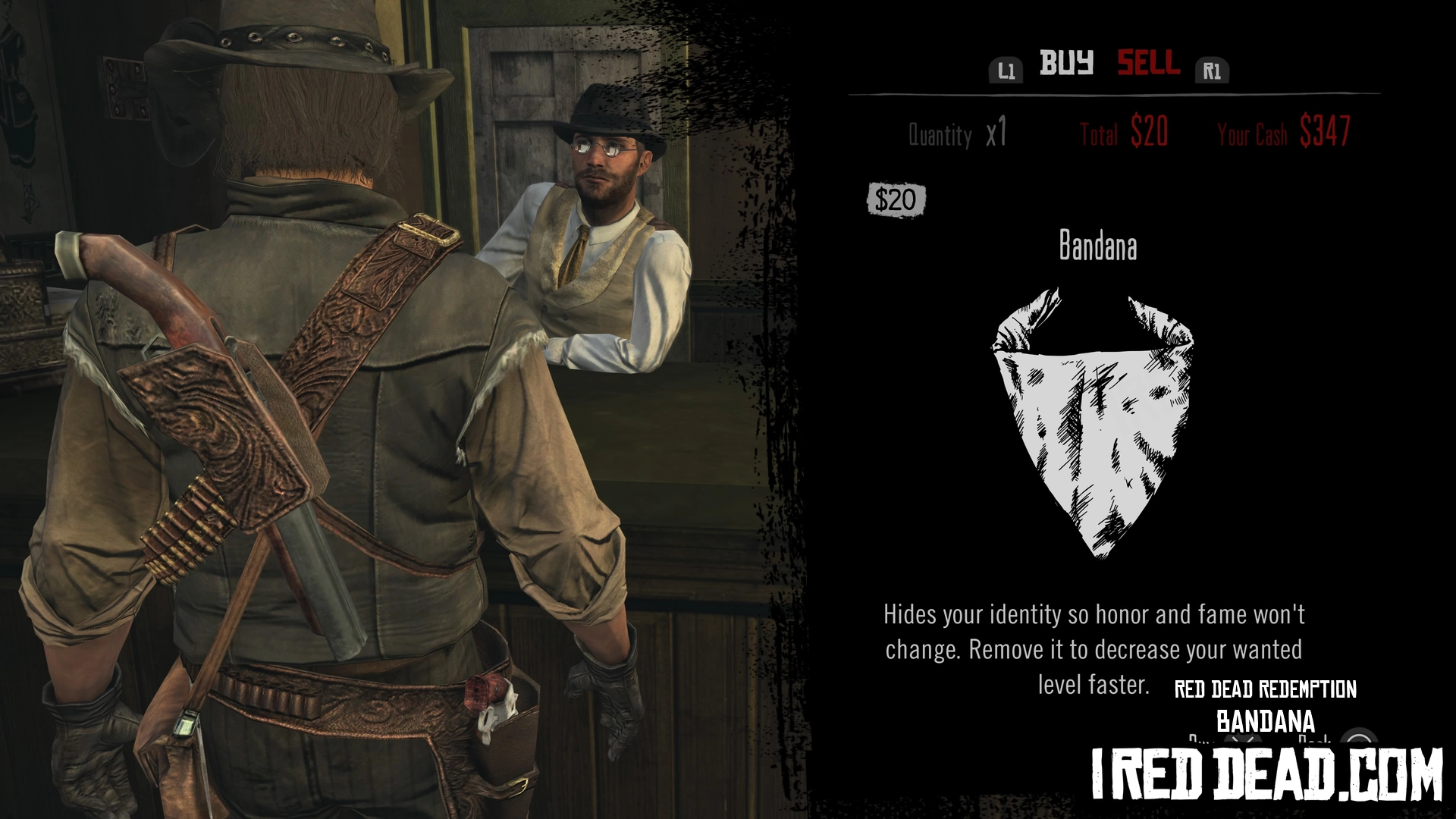Select the Bandana item picture
Screen dimensions: 1456x819
click(1093, 422)
